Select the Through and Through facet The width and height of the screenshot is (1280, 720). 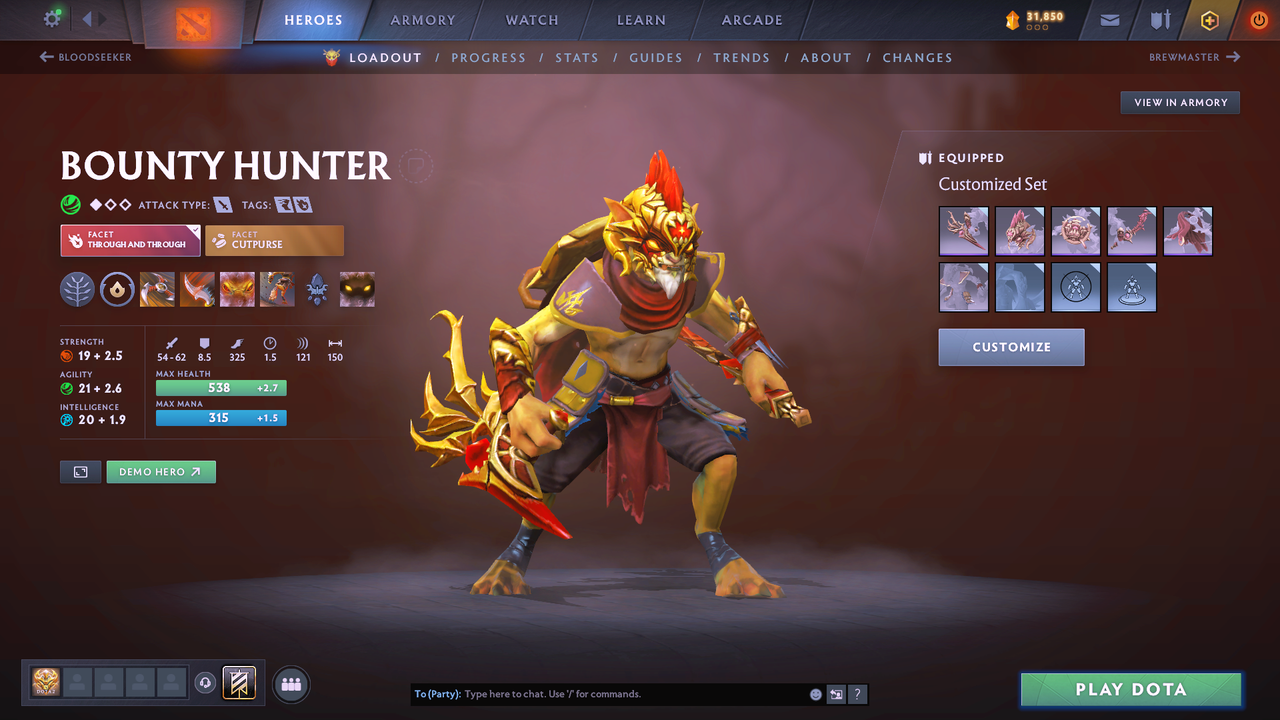(x=130, y=240)
